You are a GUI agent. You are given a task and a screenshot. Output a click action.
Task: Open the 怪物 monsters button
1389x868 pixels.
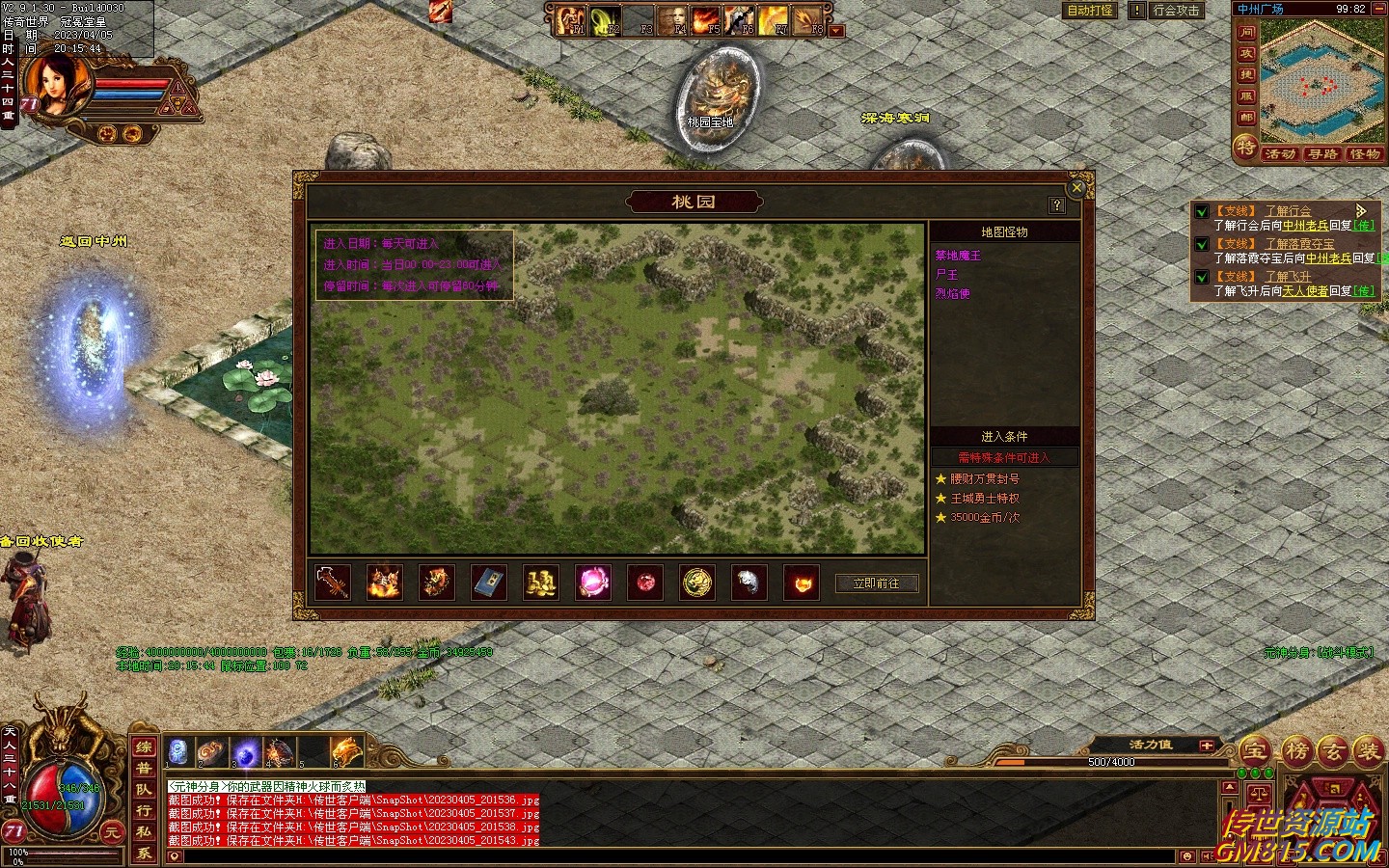[x=1365, y=154]
